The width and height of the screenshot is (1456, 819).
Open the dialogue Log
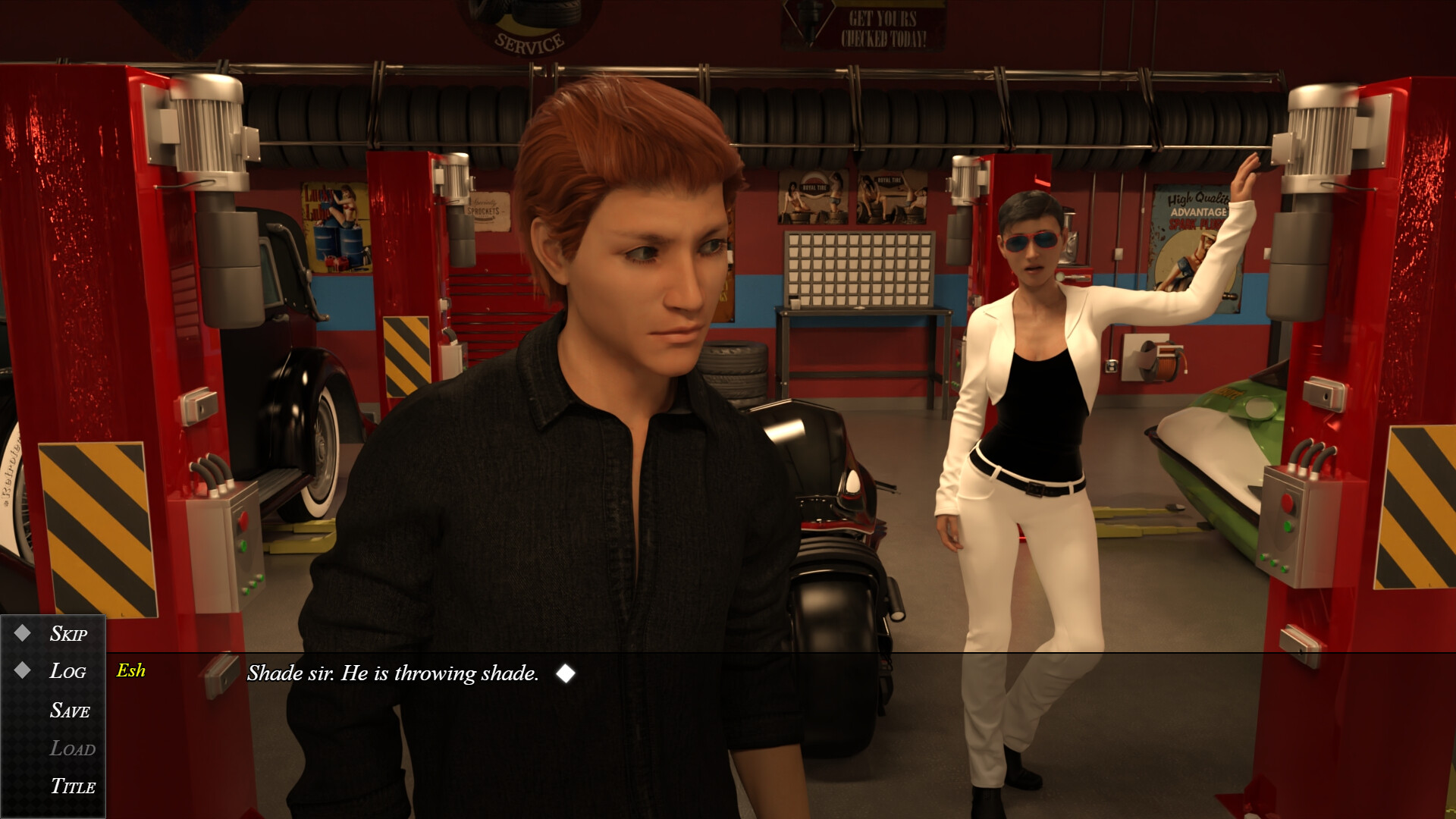coord(67,671)
